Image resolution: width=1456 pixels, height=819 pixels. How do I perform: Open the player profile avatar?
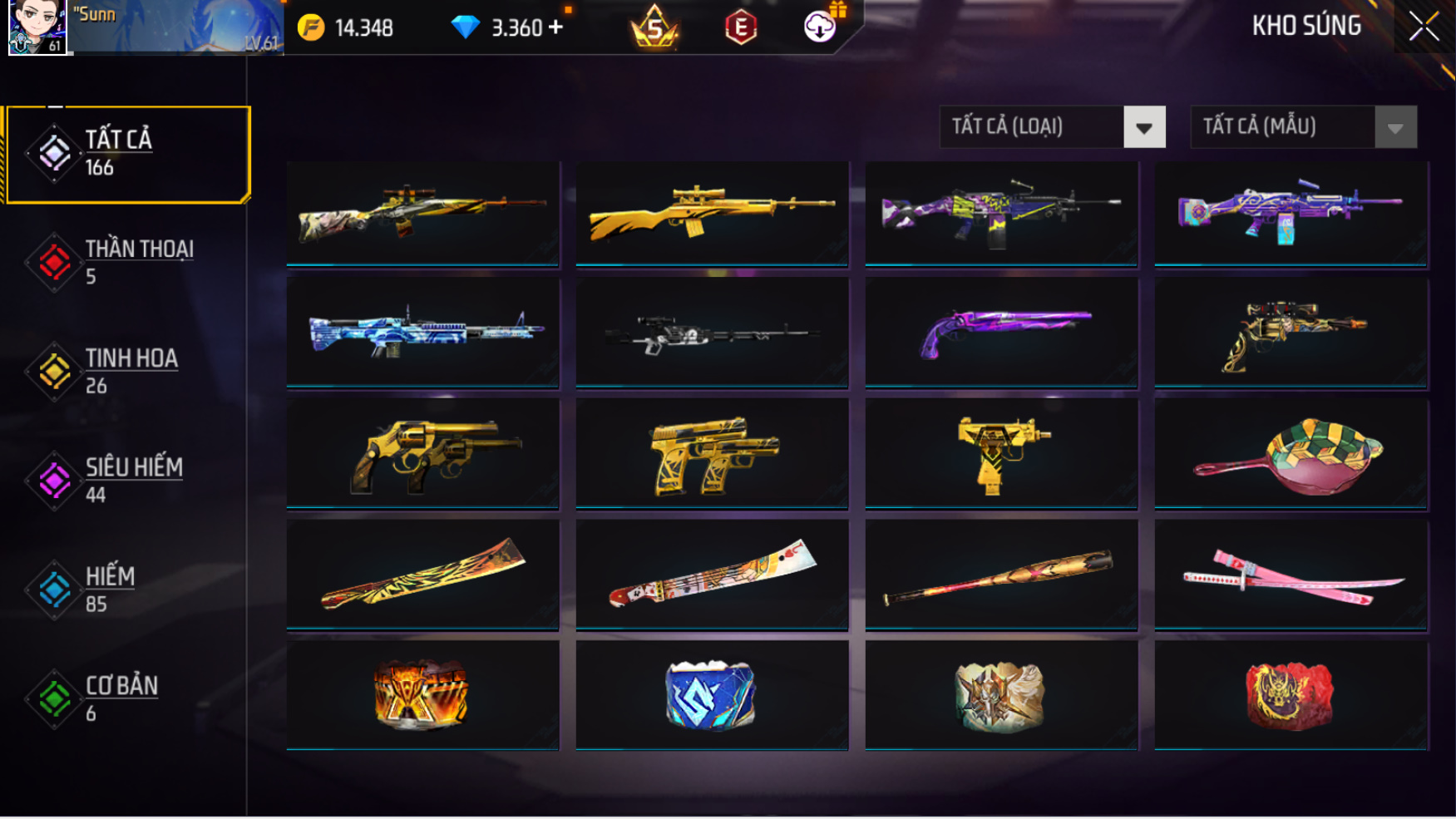point(37,27)
